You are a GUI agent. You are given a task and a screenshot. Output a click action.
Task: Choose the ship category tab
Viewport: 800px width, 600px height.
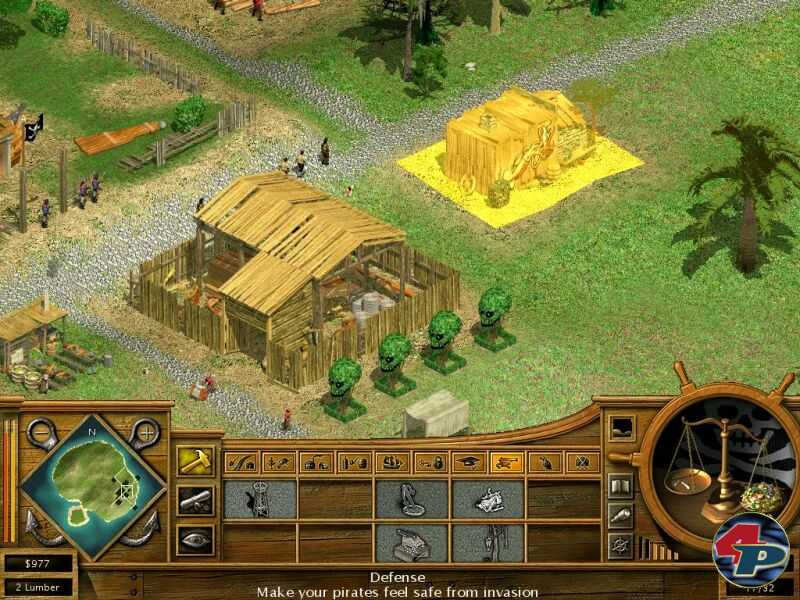(x=393, y=462)
